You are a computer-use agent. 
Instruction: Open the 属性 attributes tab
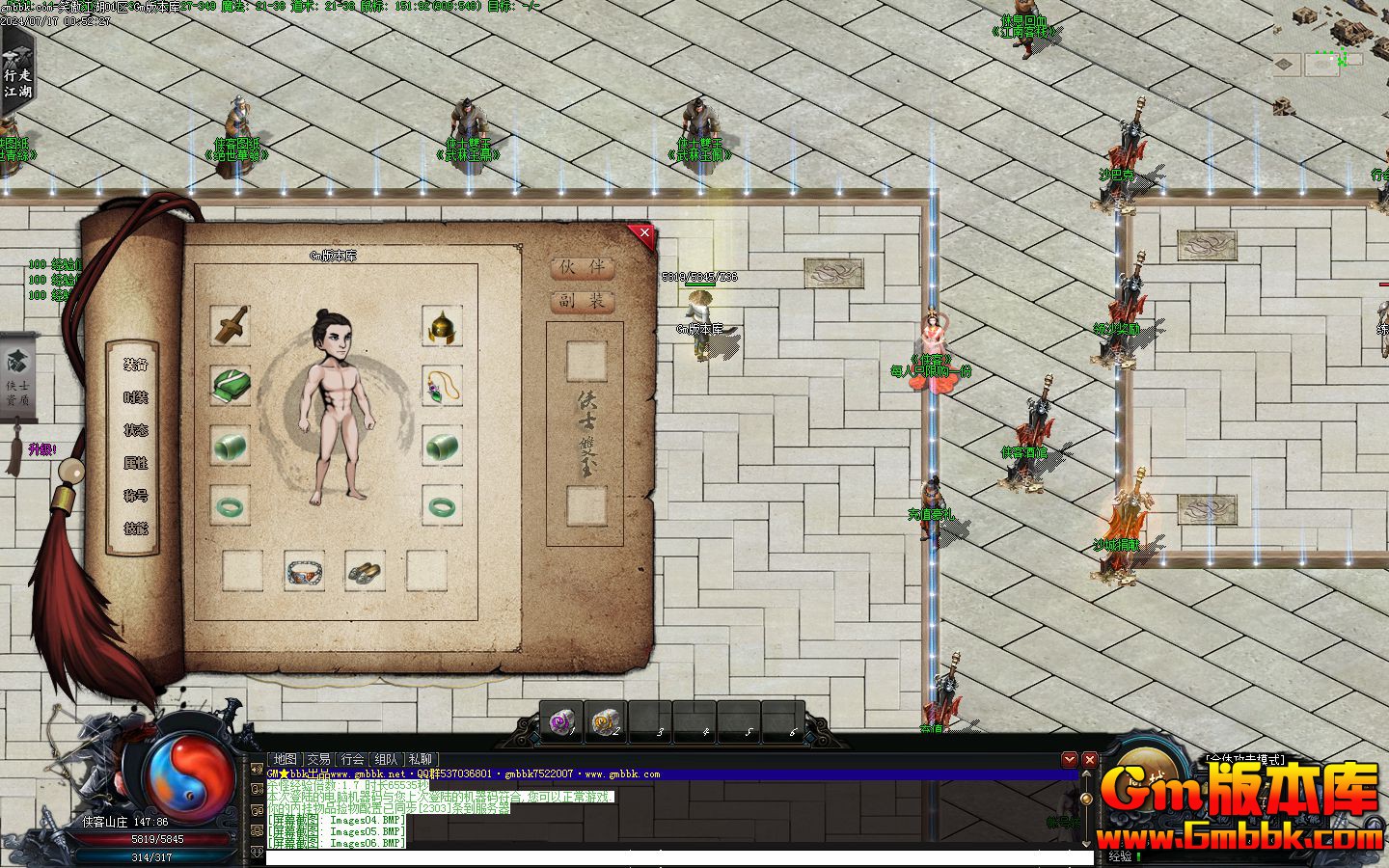point(136,464)
